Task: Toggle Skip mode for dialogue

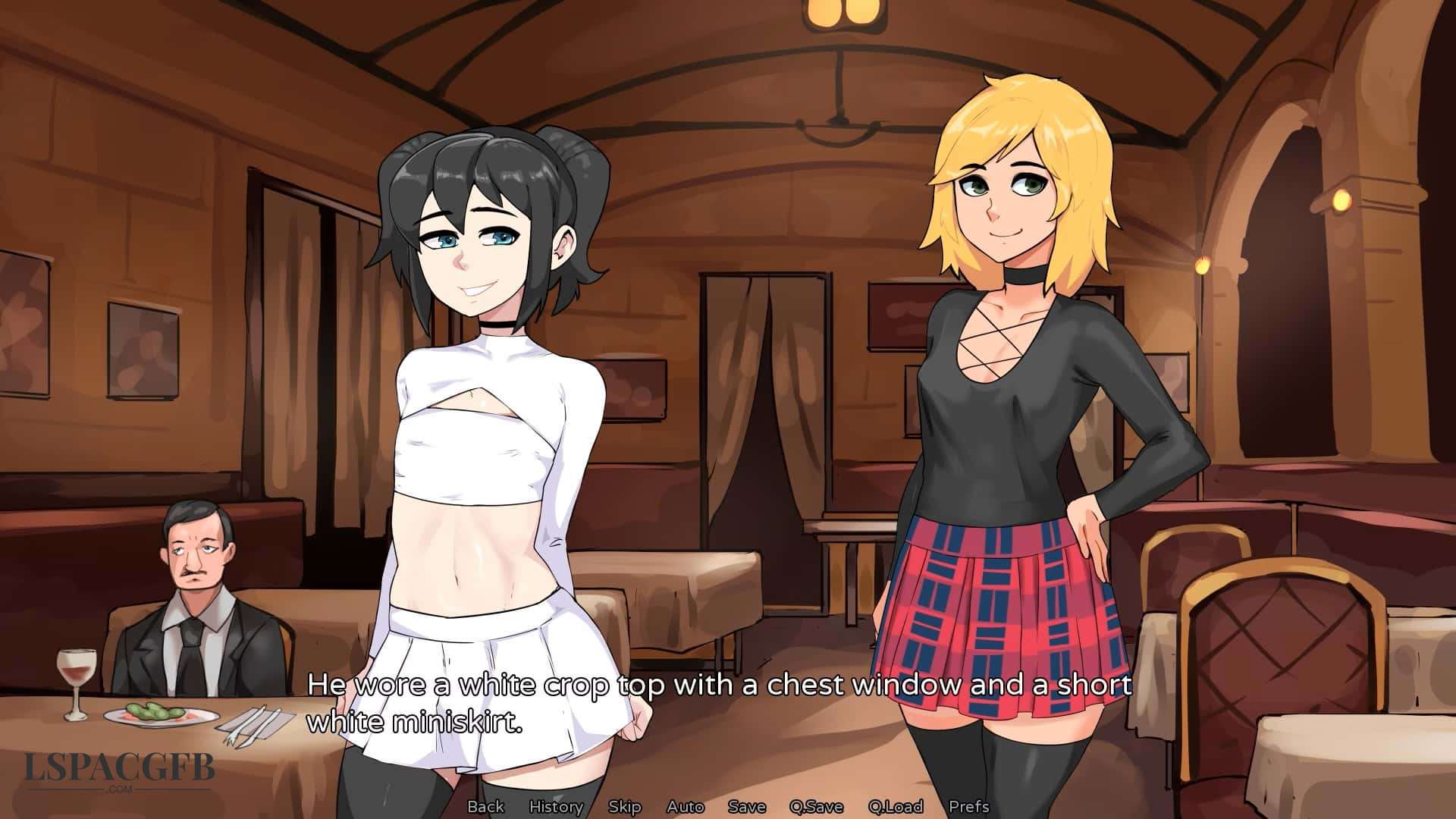Action: coord(624,806)
